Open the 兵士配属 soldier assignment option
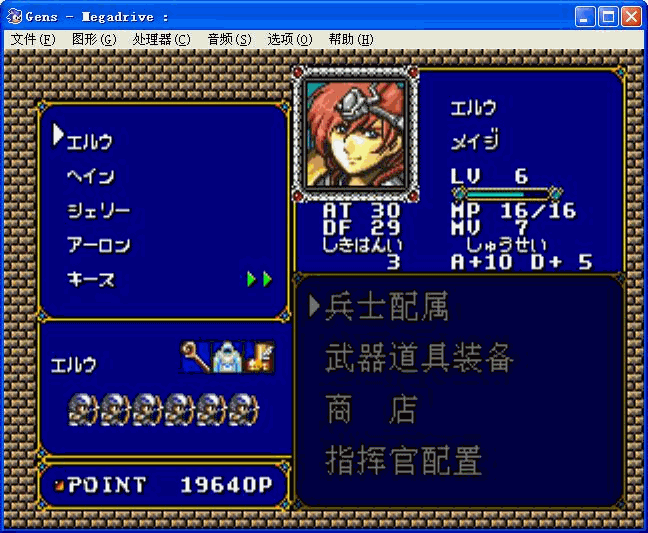 386,307
